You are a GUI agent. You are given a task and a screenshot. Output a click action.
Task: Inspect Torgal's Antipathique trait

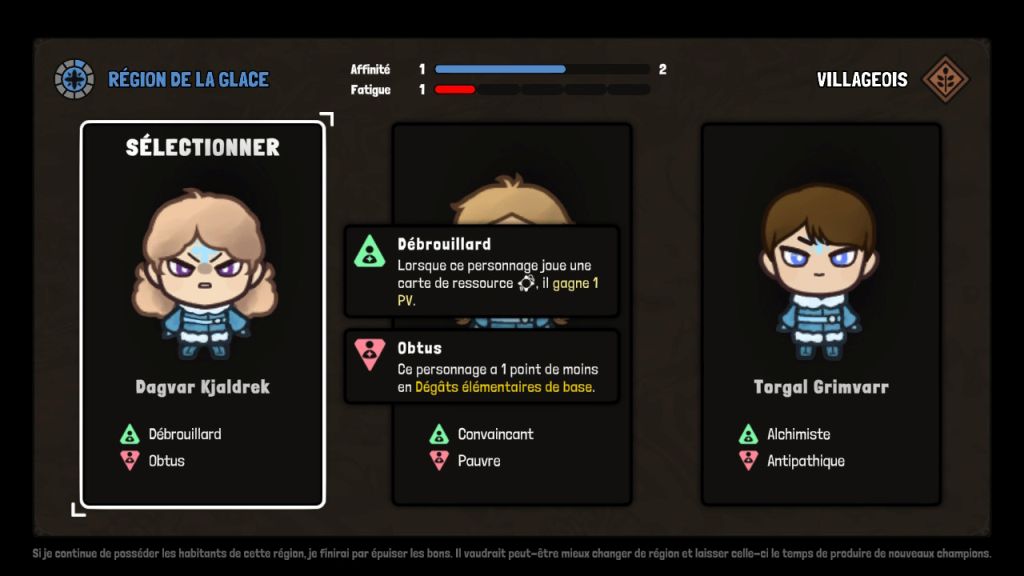(793, 461)
